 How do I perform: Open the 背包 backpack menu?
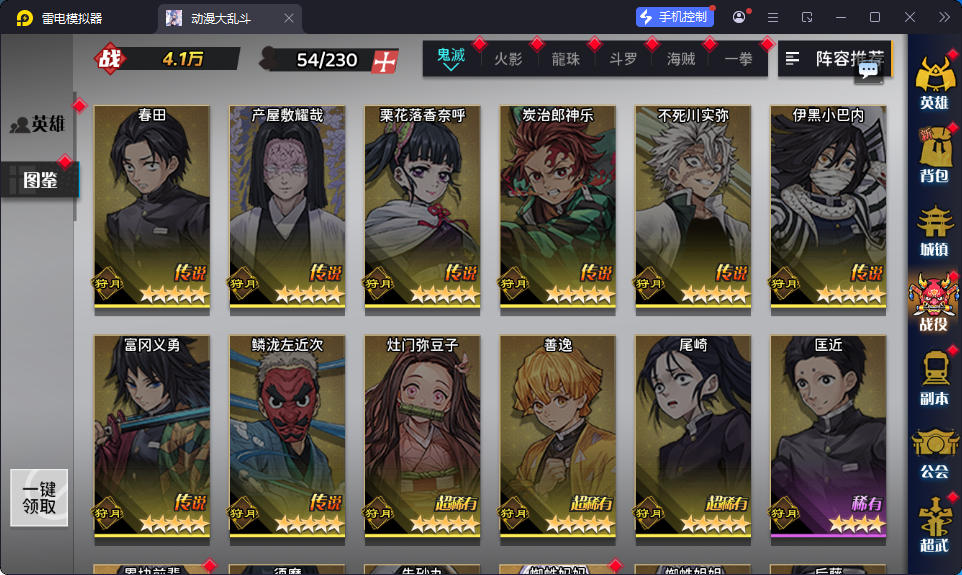(x=933, y=159)
